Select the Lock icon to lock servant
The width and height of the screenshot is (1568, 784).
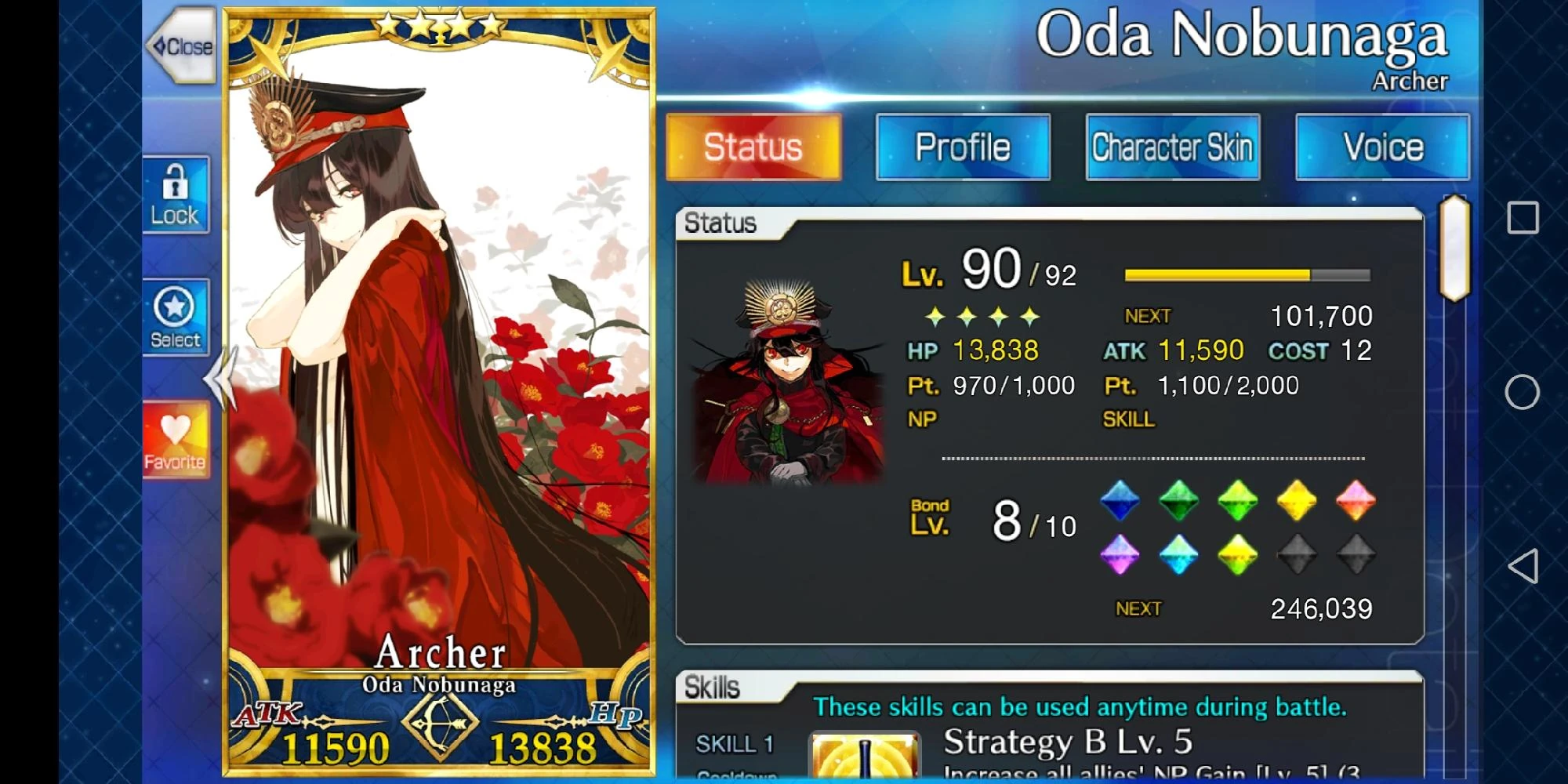176,194
